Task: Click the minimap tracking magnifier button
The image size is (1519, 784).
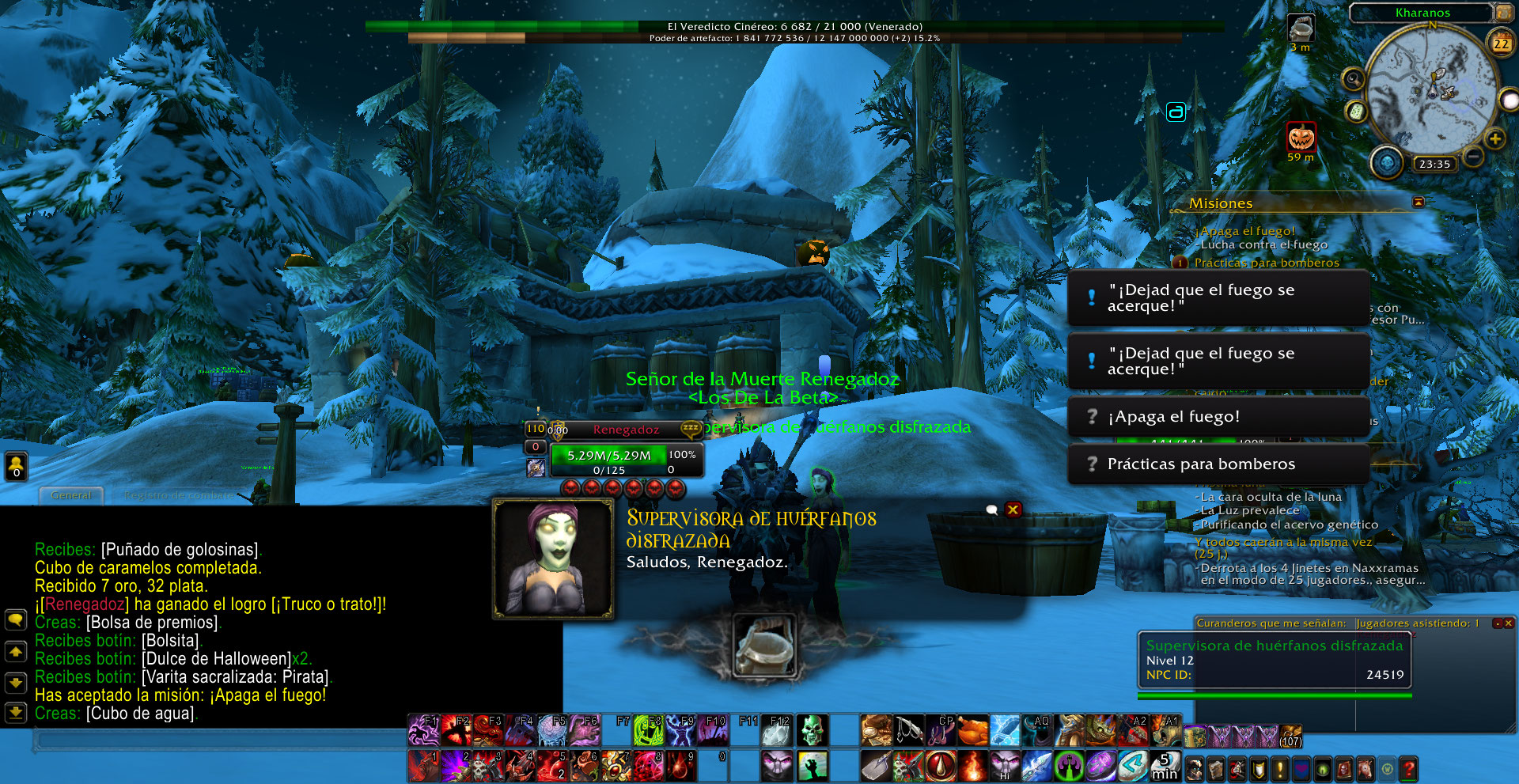Action: (x=1354, y=79)
